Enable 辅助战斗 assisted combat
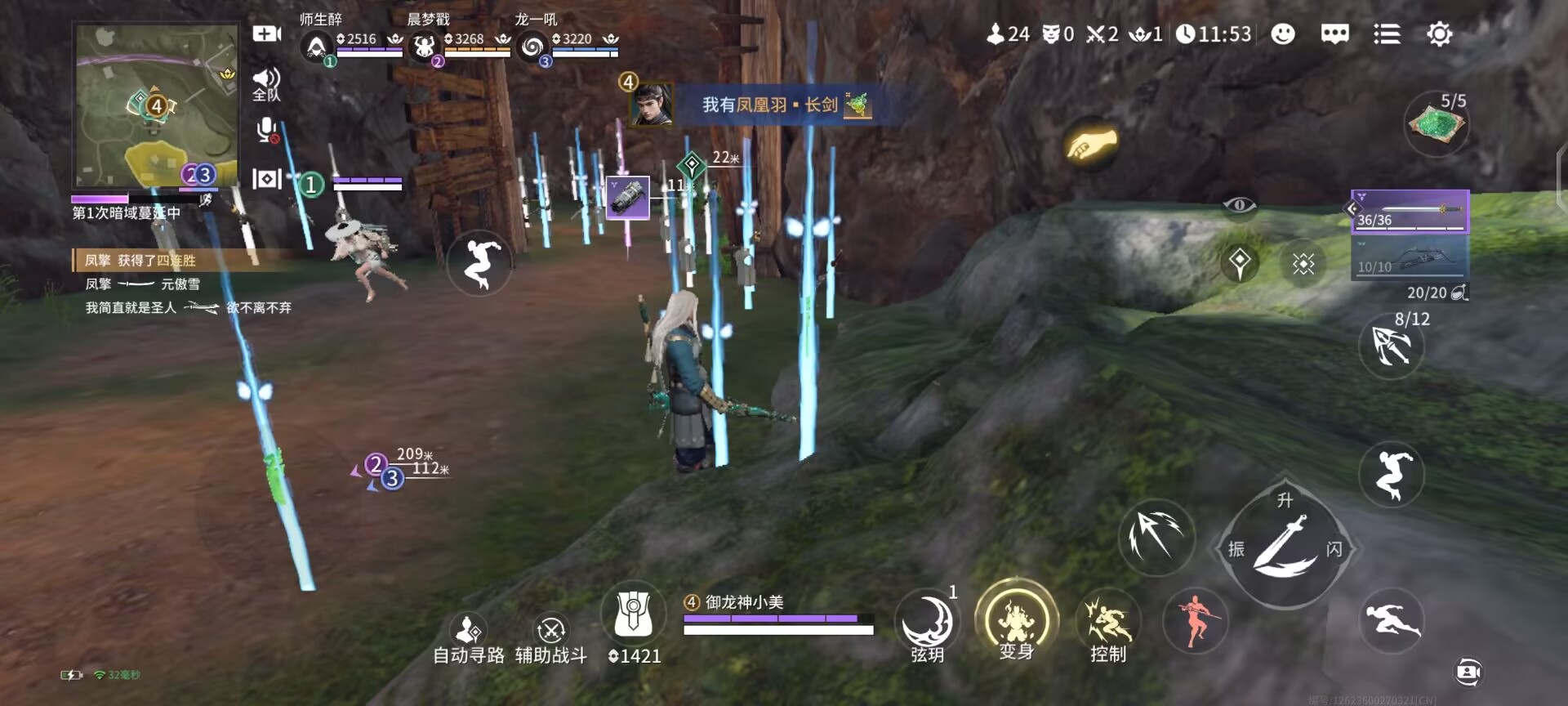The height and width of the screenshot is (706, 1568). tap(551, 638)
